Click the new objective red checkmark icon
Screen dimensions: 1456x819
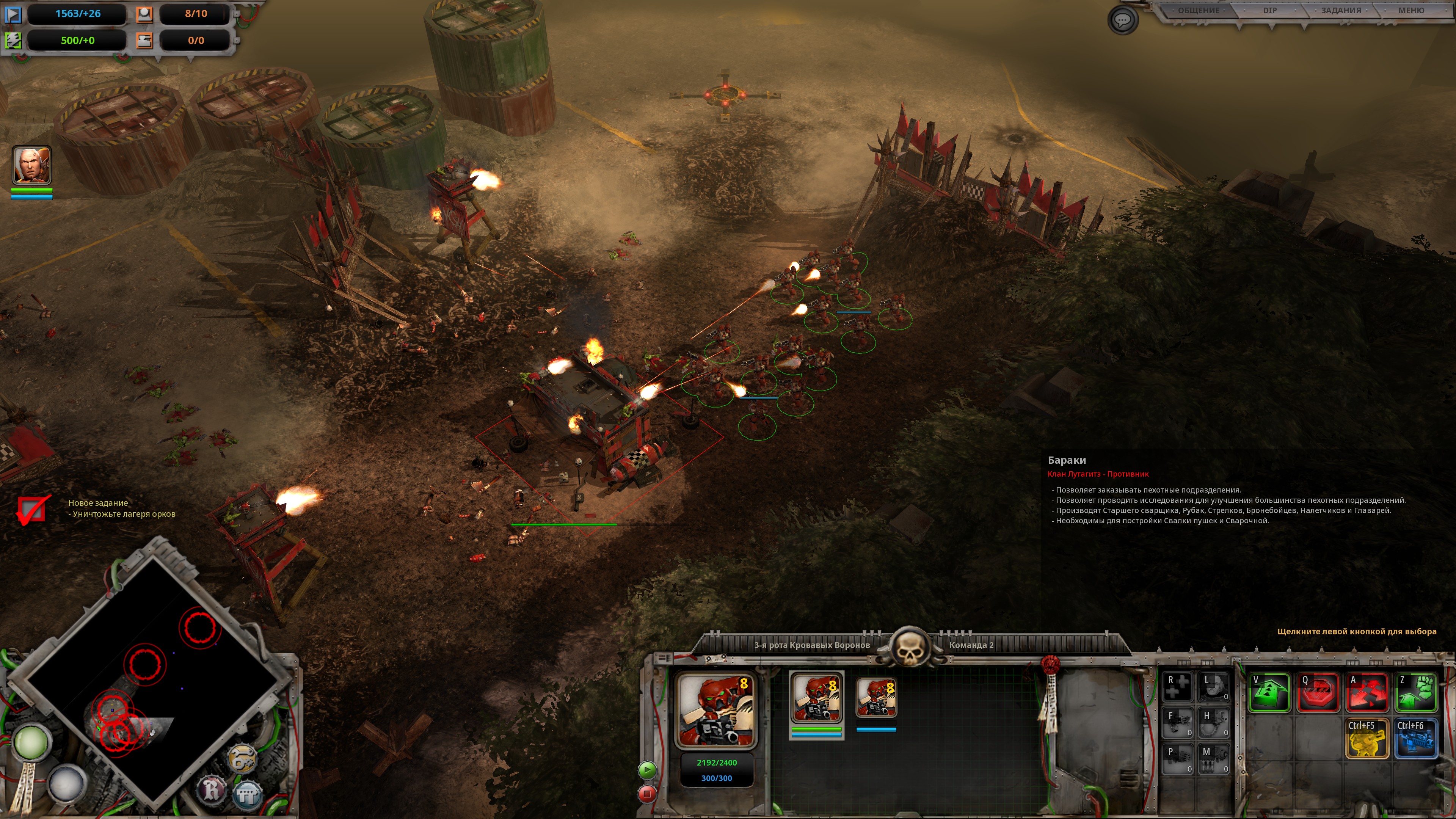31,509
